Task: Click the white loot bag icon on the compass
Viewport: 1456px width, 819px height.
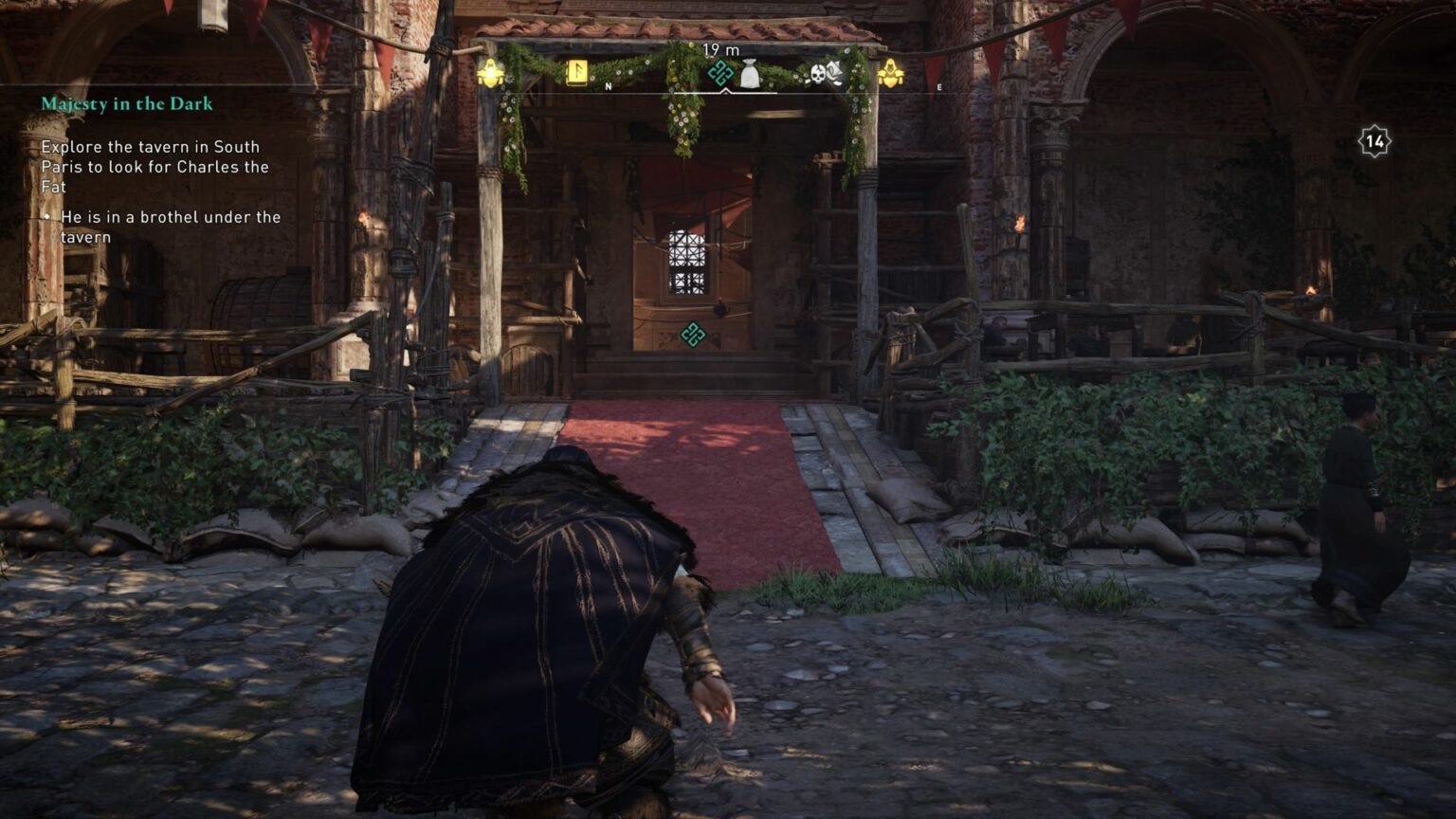Action: tap(749, 73)
